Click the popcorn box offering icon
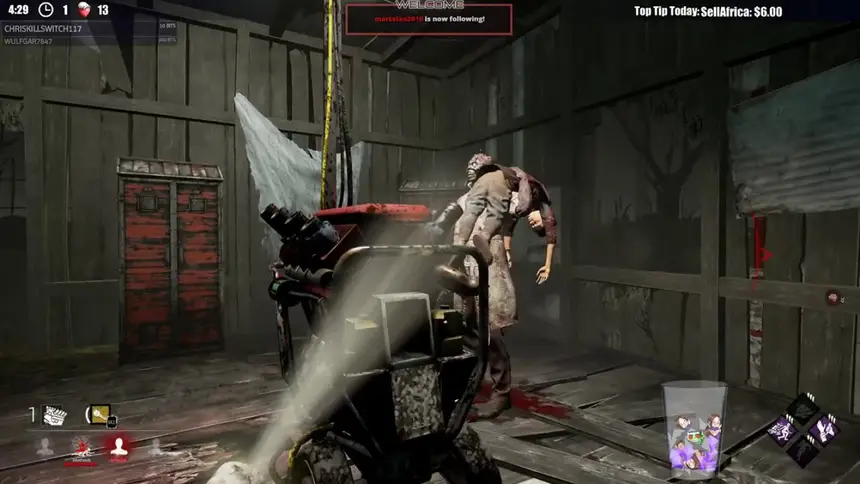The width and height of the screenshot is (860, 484). (x=56, y=415)
